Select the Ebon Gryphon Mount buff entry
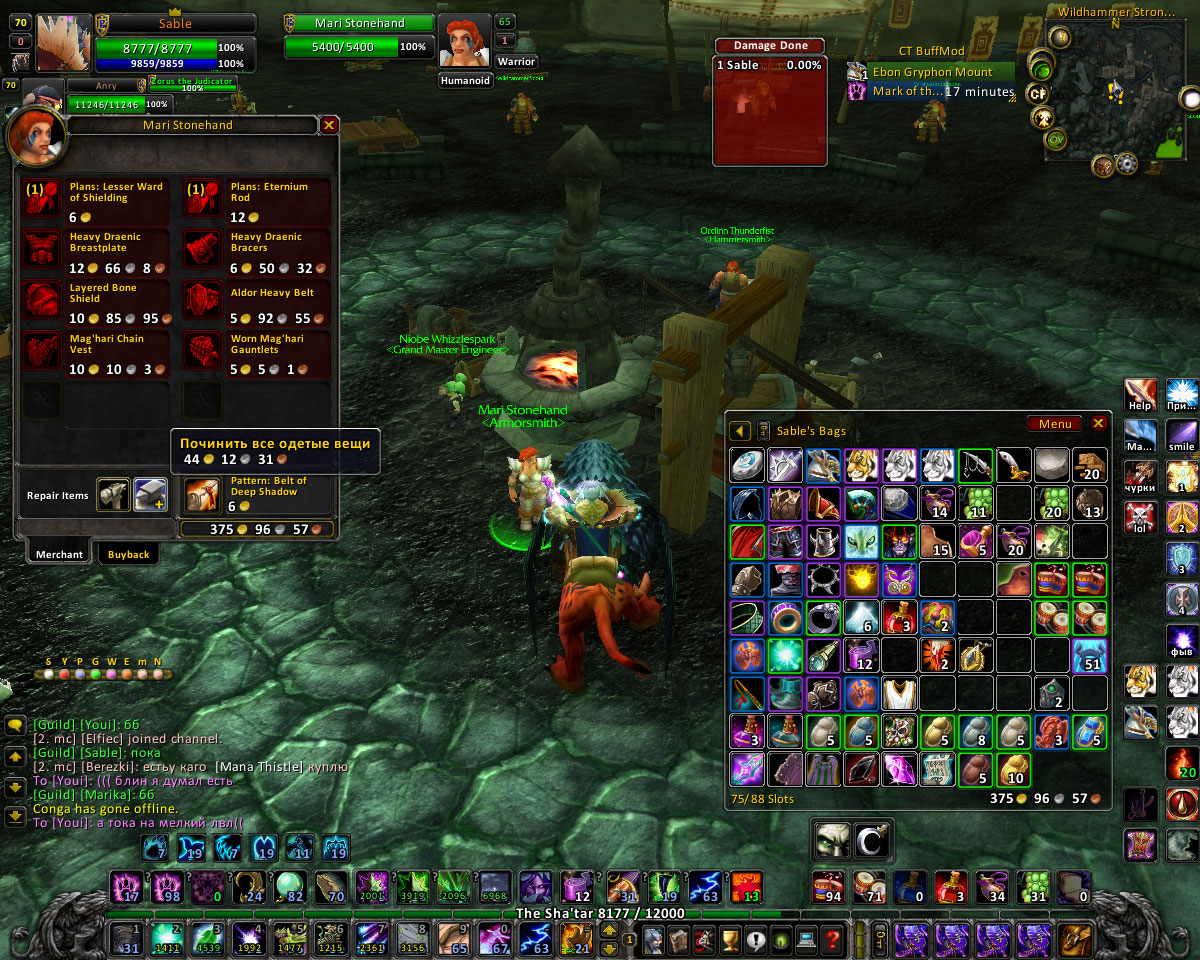Image resolution: width=1200 pixels, height=960 pixels. [x=932, y=72]
